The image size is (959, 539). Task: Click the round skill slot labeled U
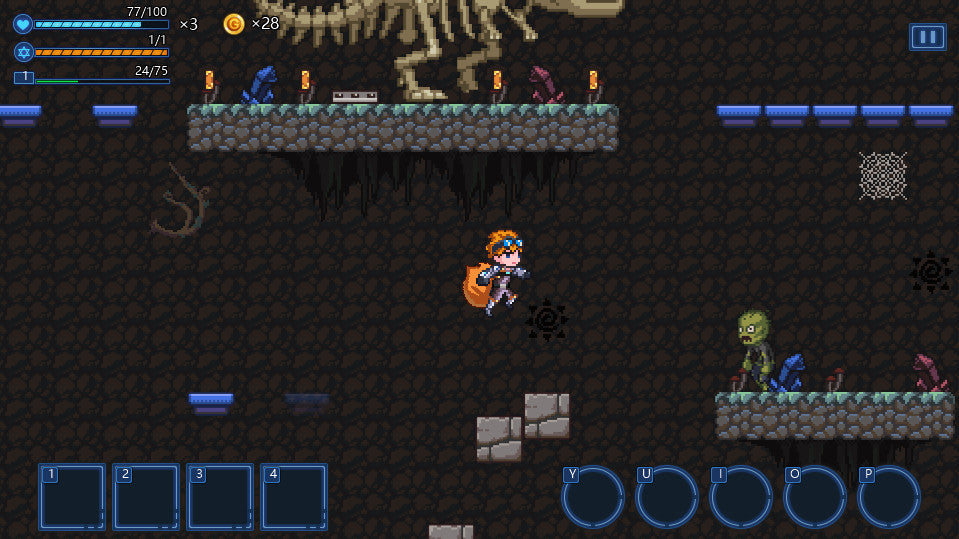point(667,497)
